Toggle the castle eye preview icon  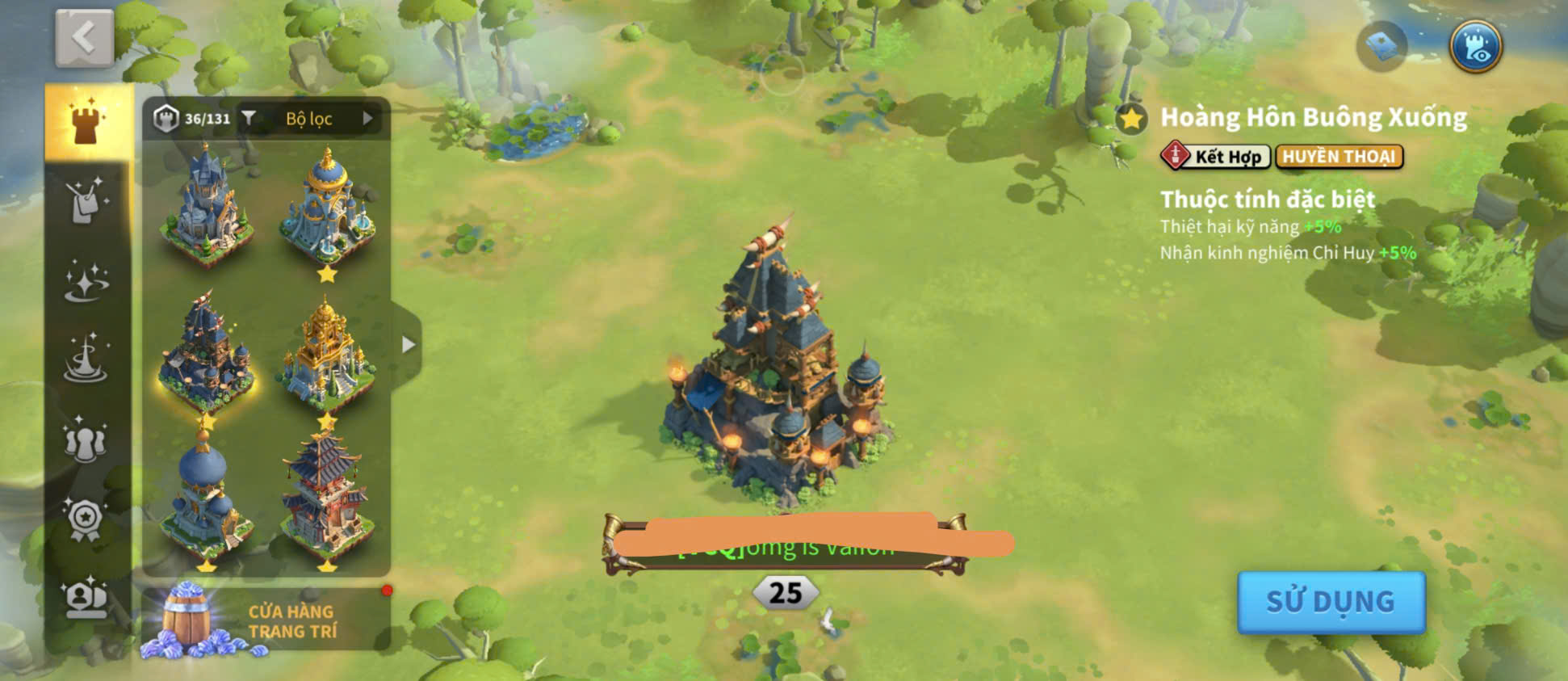point(1475,46)
